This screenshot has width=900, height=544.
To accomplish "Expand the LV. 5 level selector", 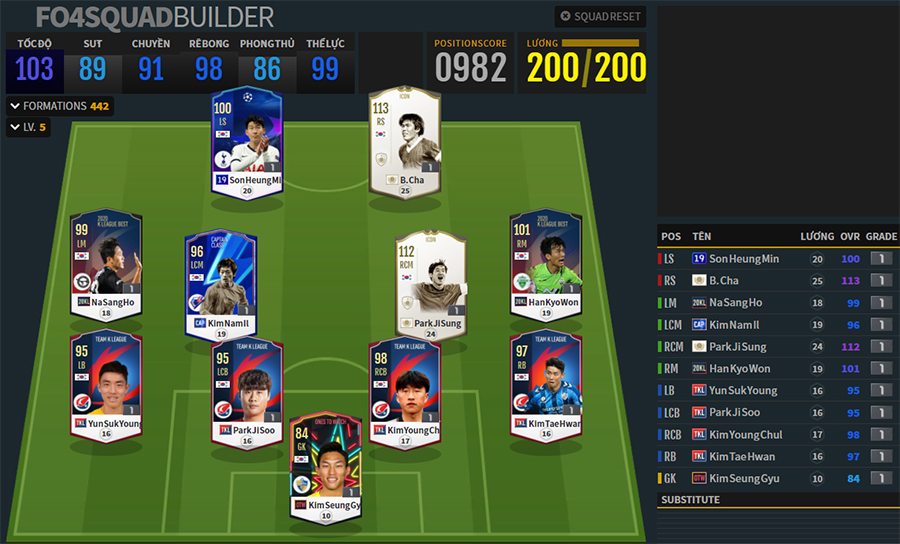I will (x=28, y=127).
